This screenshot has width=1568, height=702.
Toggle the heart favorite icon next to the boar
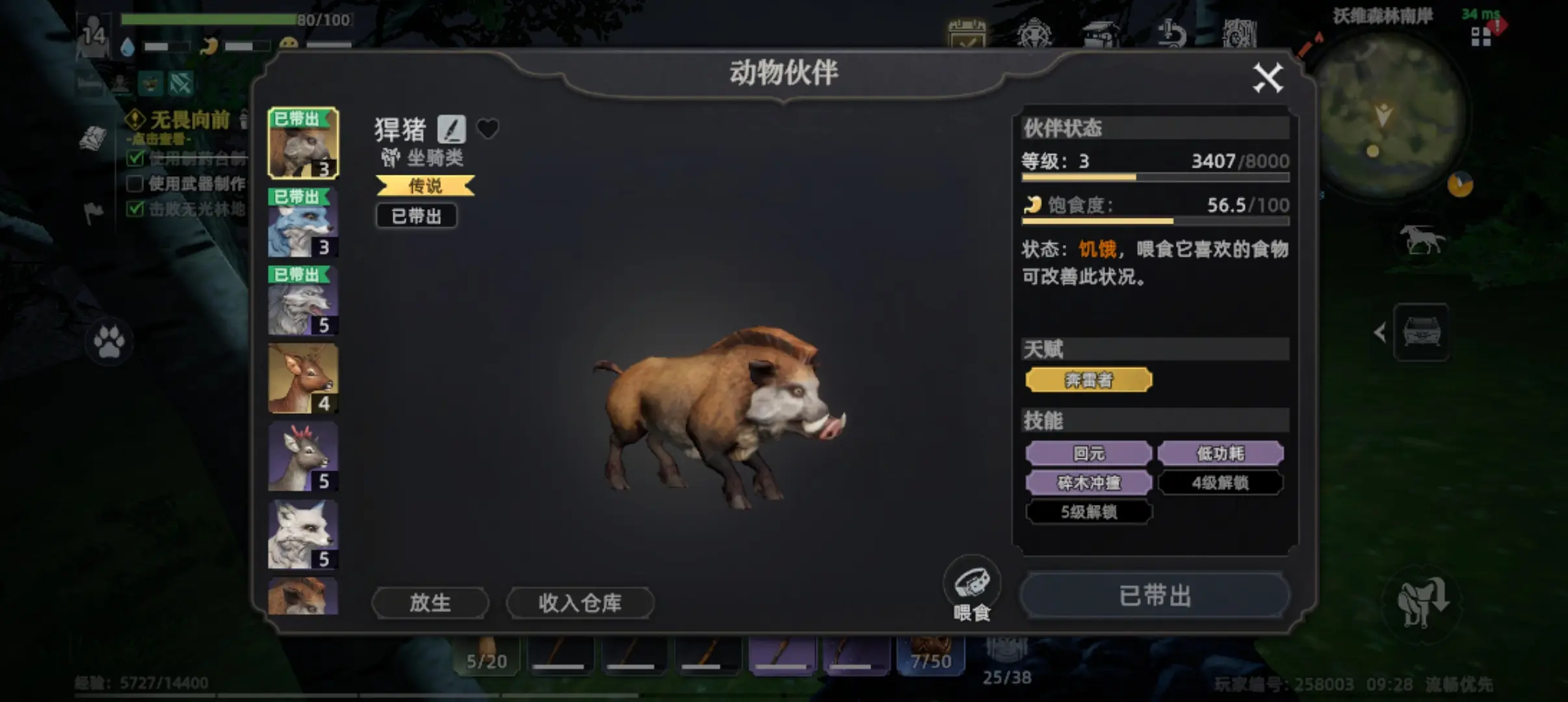point(488,127)
